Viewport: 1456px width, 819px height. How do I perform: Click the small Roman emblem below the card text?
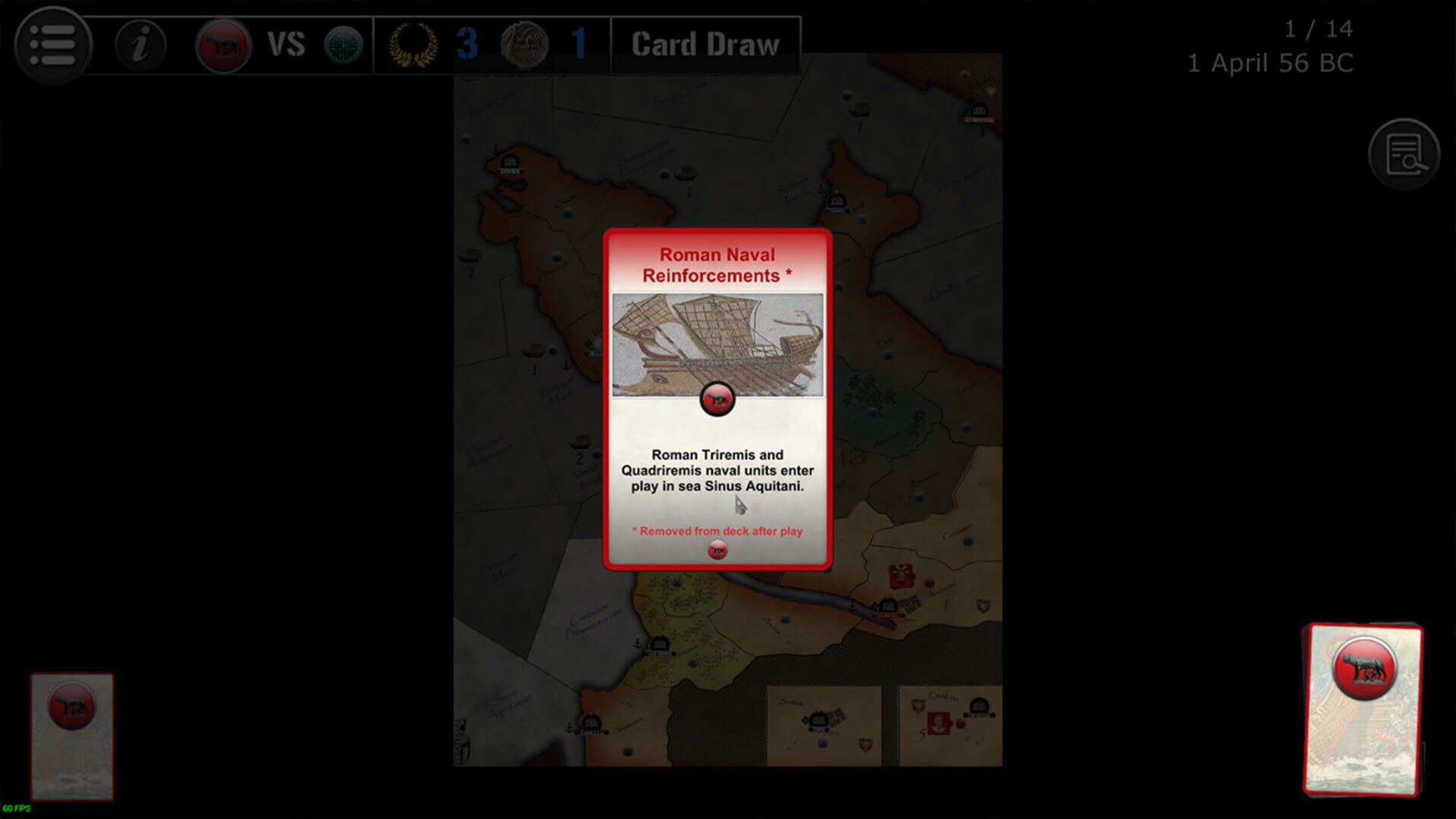[717, 551]
